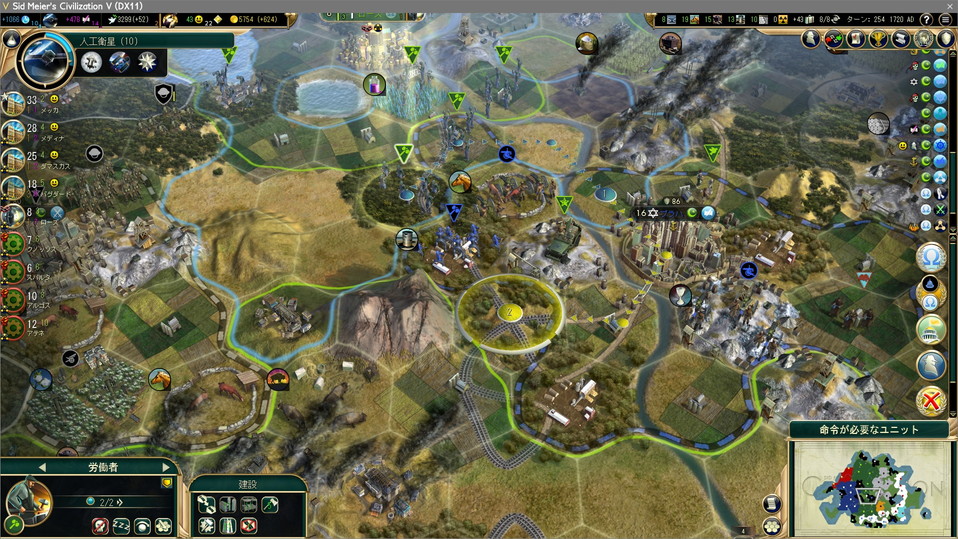Image resolution: width=958 pixels, height=539 pixels.
Task: Choose the chop forest axe build action
Action: 270,505
